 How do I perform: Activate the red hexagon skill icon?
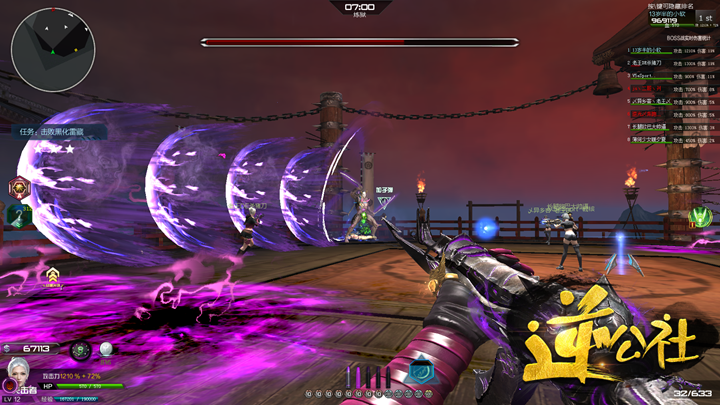coord(19,187)
